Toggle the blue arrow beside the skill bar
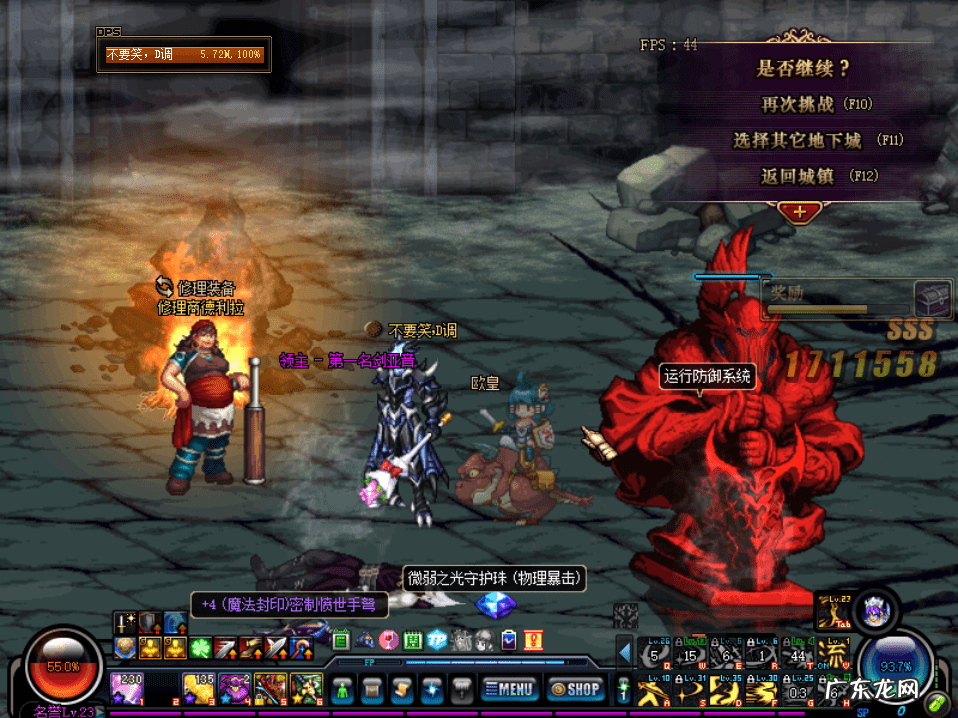The height and width of the screenshot is (718, 958). (x=624, y=654)
